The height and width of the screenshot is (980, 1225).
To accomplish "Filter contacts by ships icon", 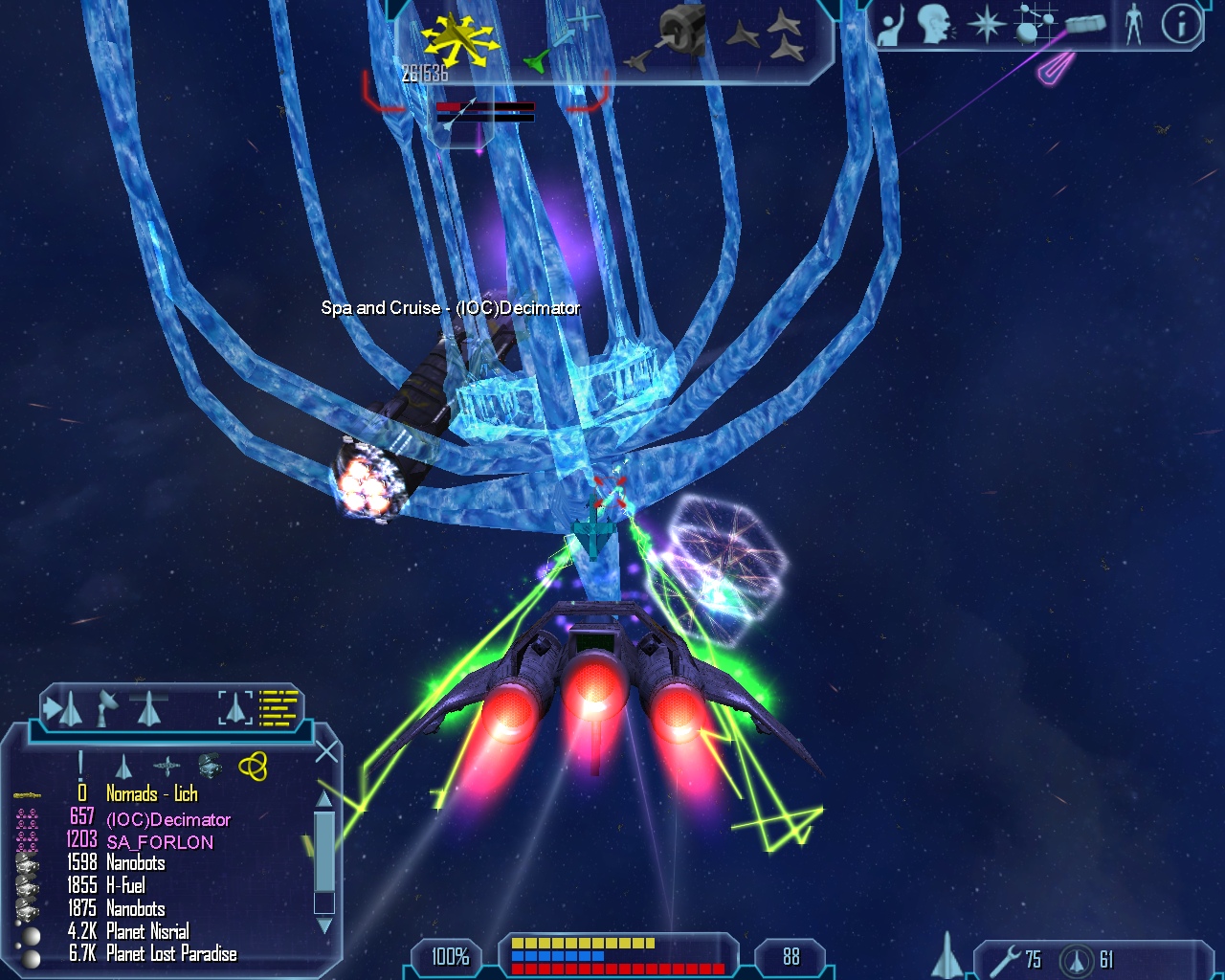I will pos(123,767).
